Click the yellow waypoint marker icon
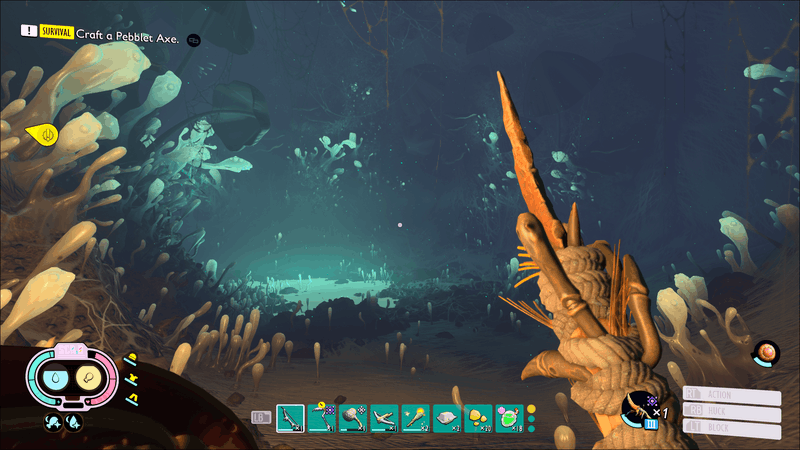 point(42,133)
